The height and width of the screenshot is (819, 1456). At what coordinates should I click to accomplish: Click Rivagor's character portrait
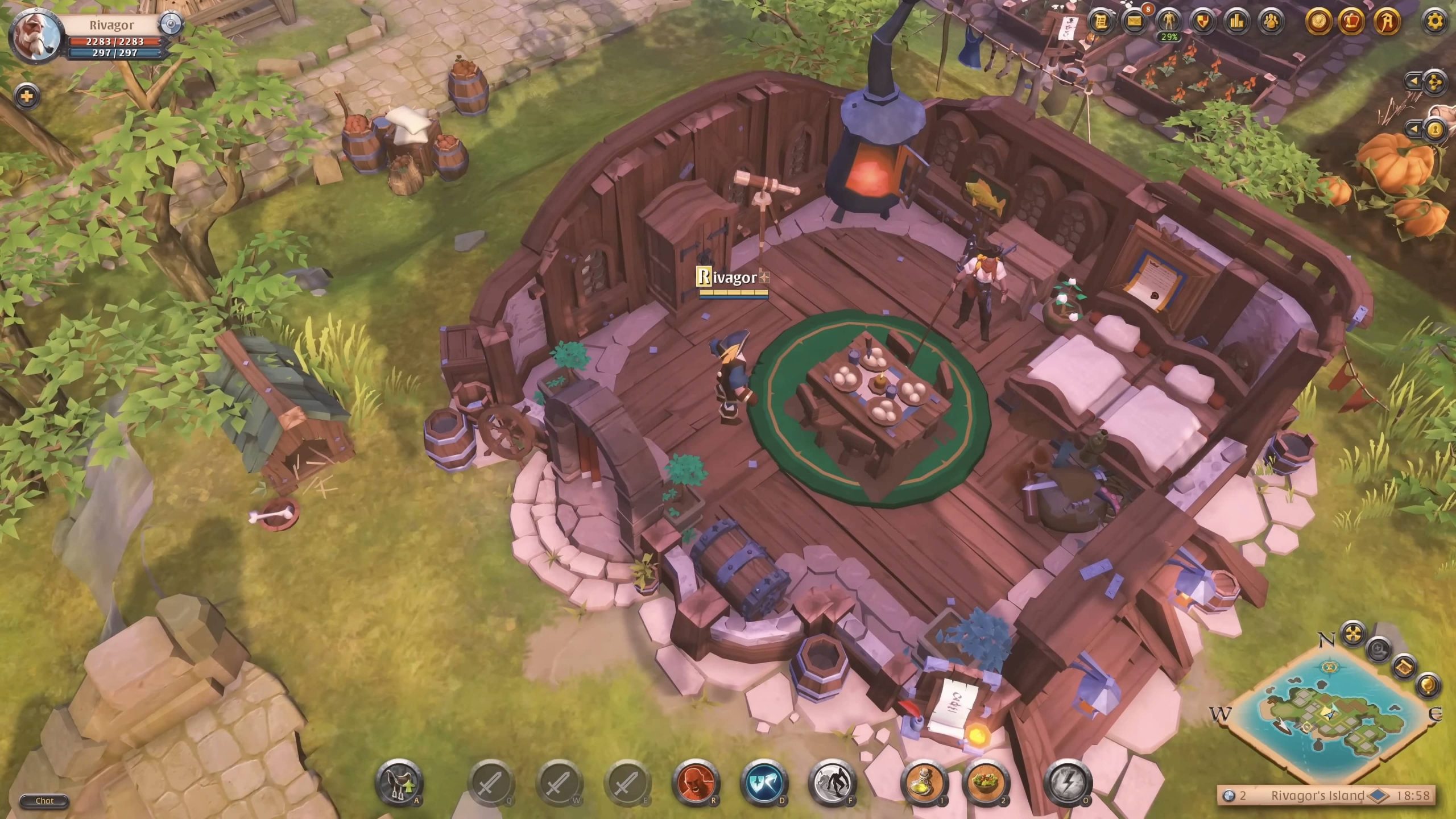coord(36,36)
